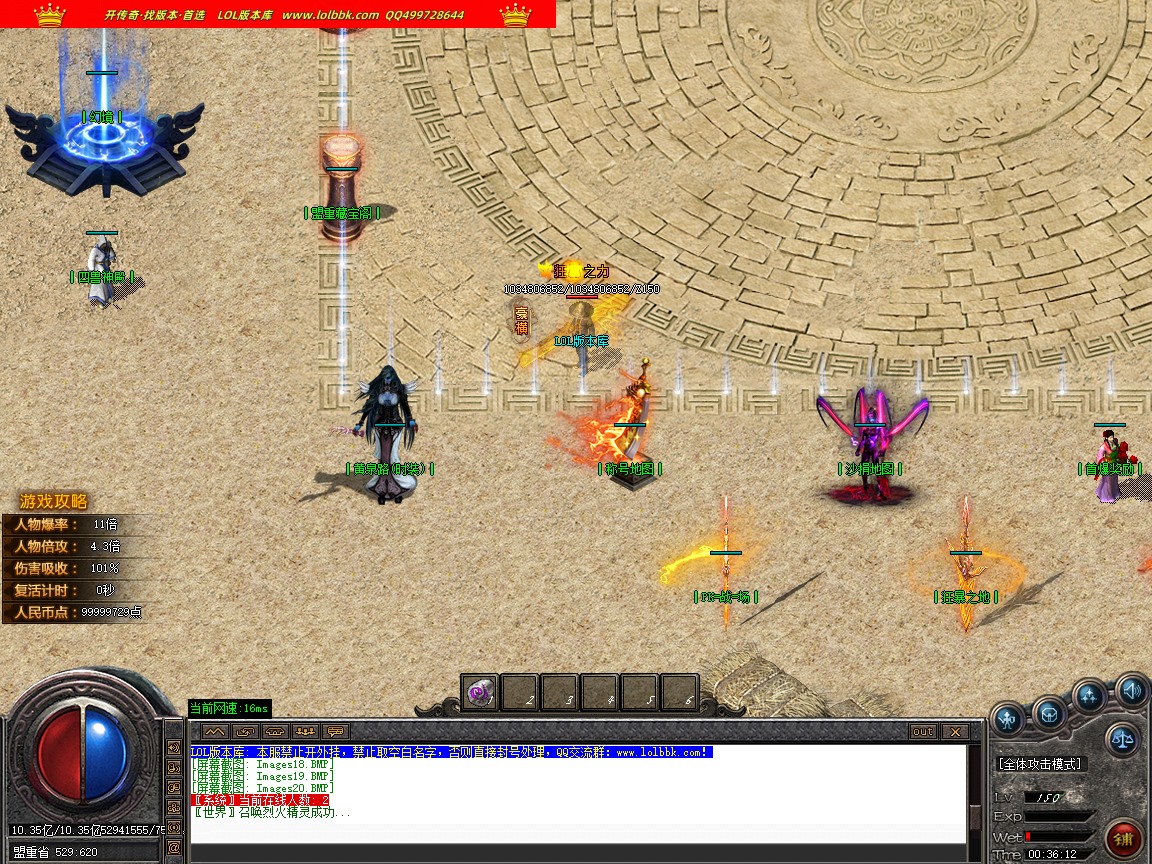Open the 游戏攻略 game guide panel

[x=54, y=502]
